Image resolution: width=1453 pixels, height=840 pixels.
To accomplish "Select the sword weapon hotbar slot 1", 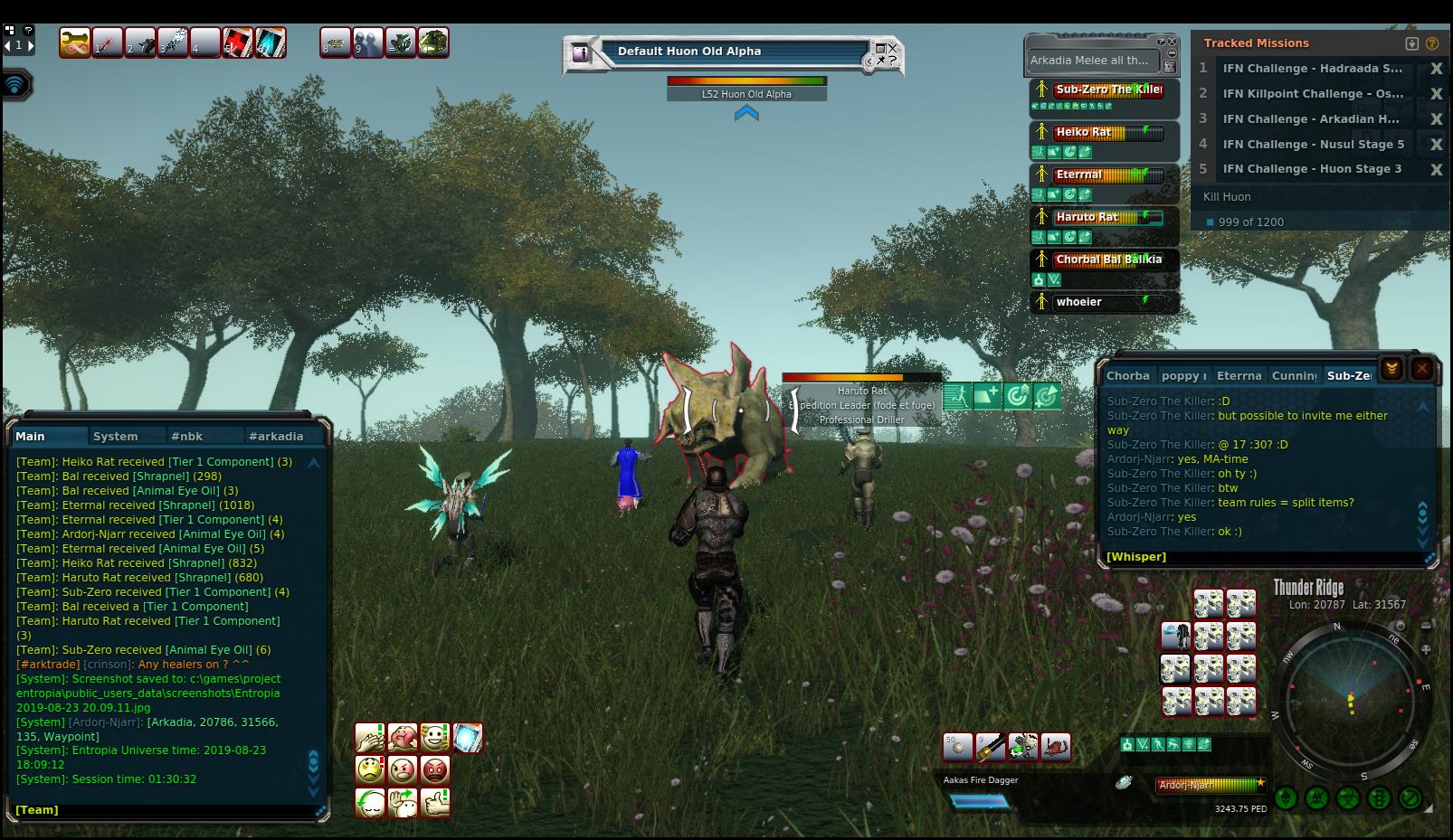I will pyautogui.click(x=108, y=42).
